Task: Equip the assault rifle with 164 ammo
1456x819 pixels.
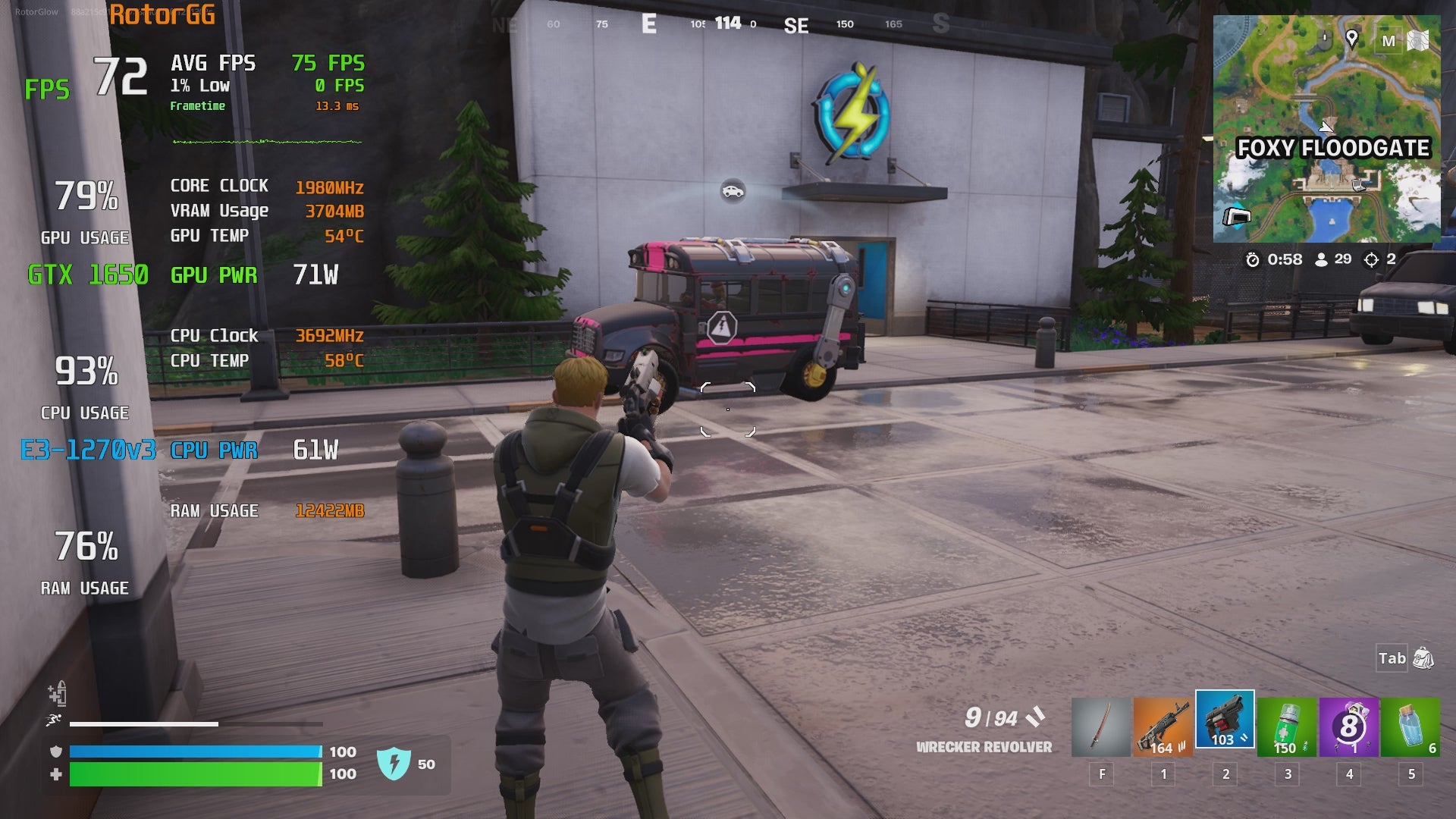Action: (x=1163, y=728)
